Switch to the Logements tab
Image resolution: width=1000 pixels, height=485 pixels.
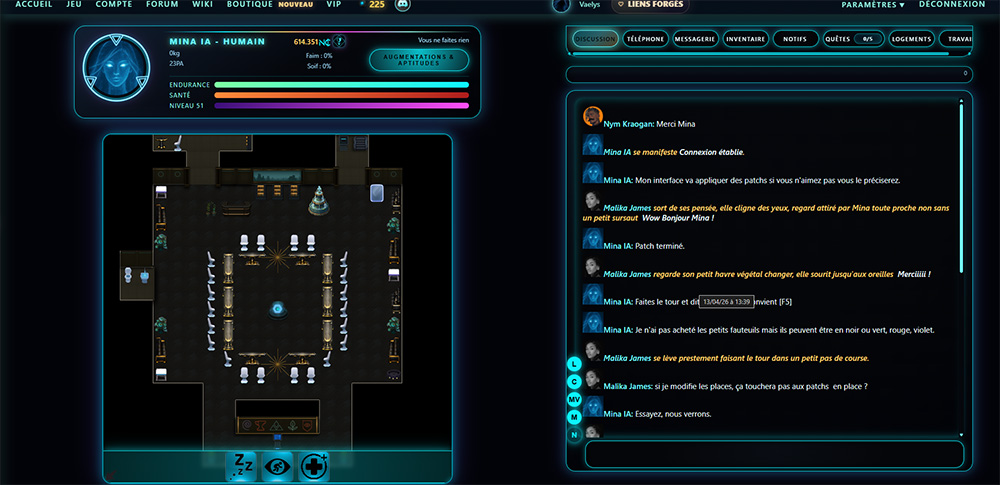tap(909, 40)
